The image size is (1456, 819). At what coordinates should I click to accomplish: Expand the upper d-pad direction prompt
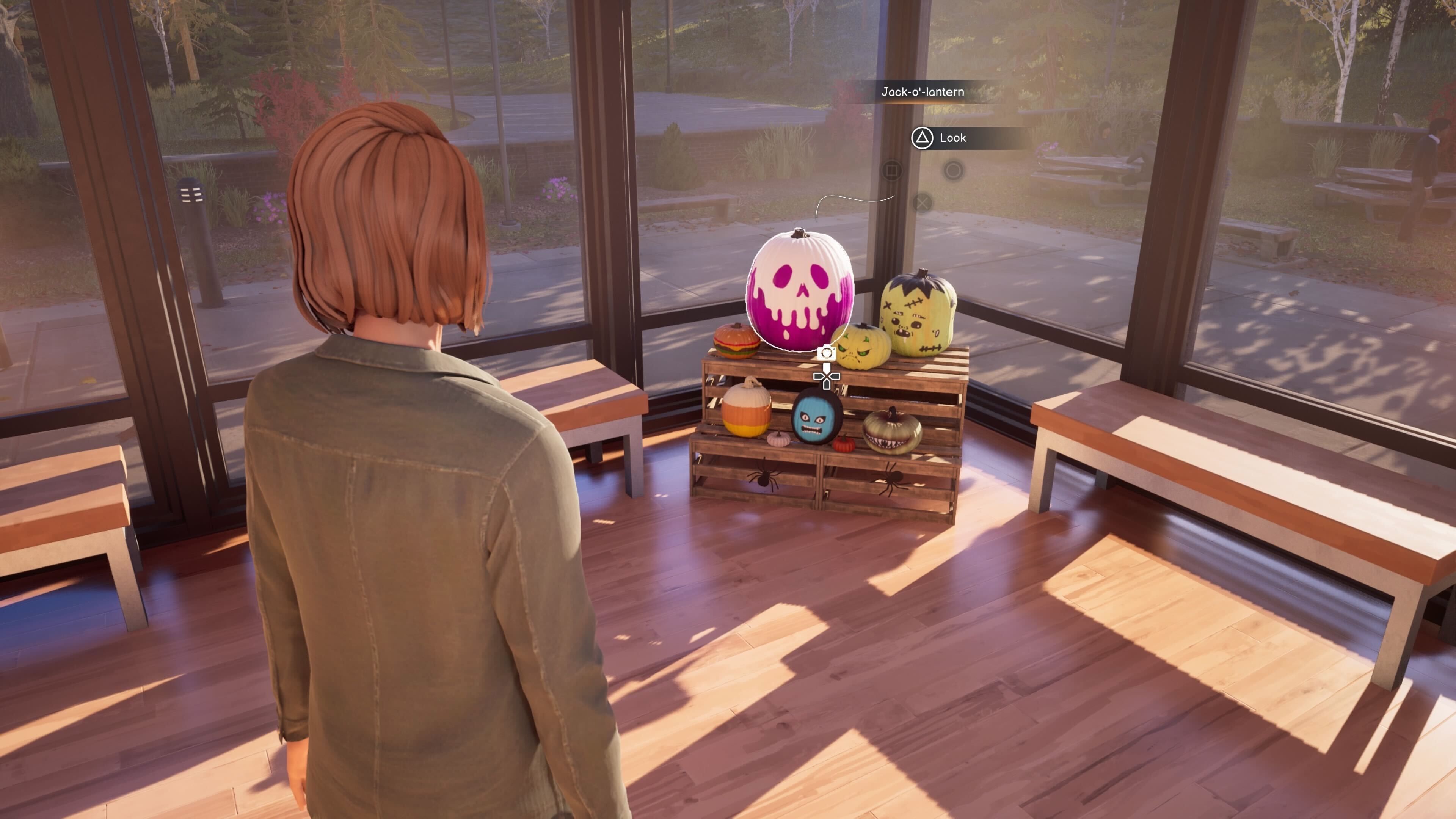[827, 368]
